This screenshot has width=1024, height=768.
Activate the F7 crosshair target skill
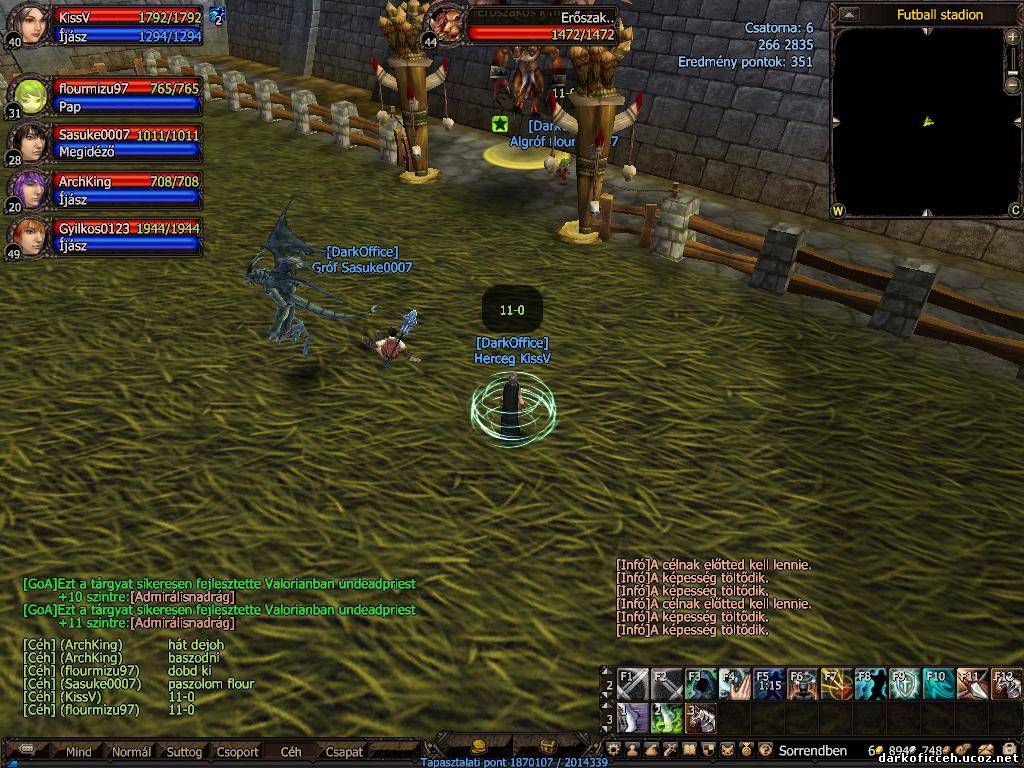click(x=835, y=684)
